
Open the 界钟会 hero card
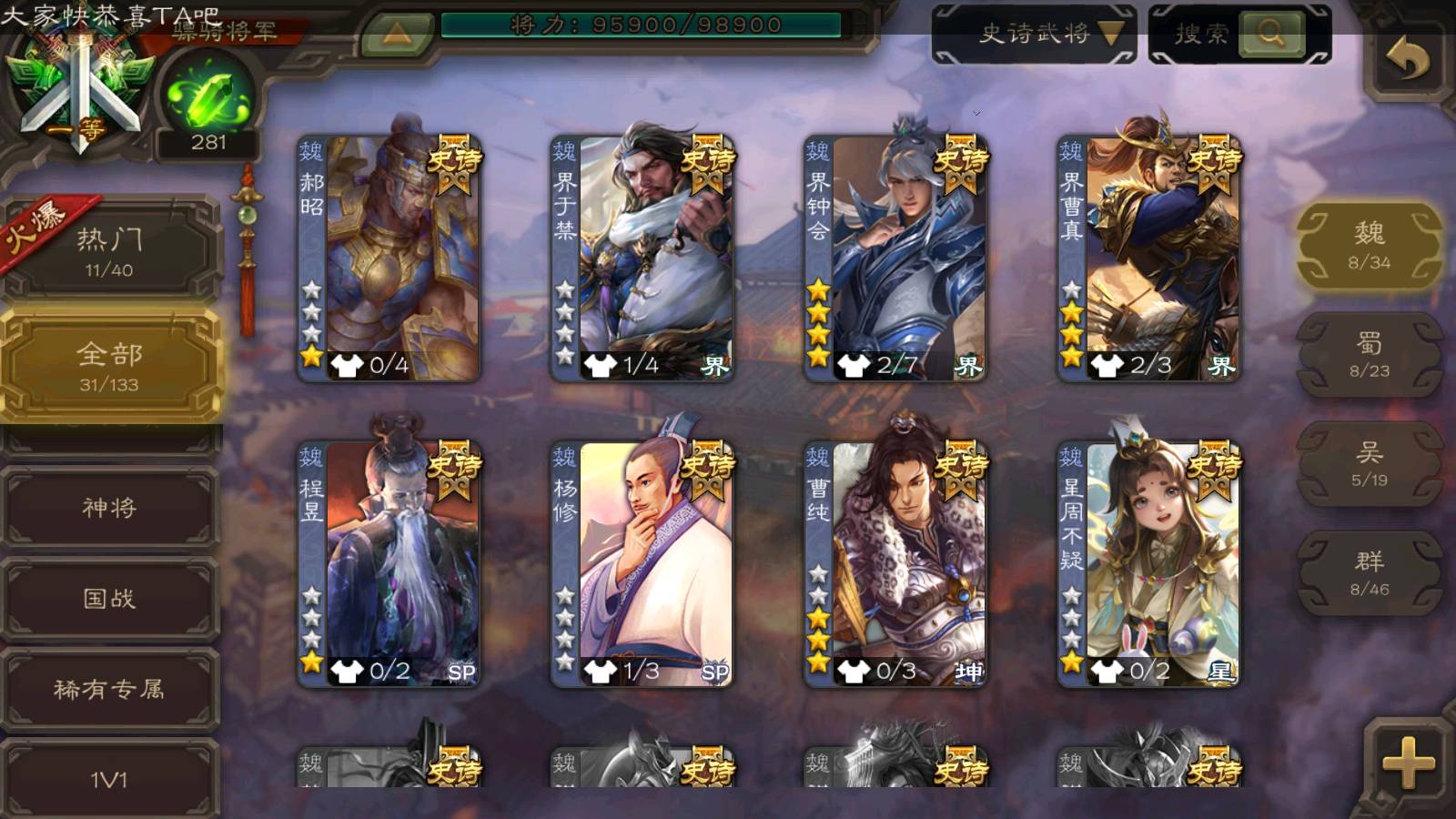tap(895, 258)
